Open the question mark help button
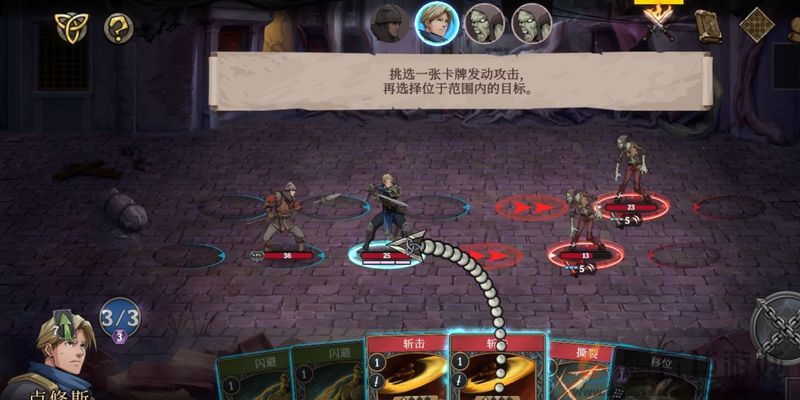The height and width of the screenshot is (400, 800). pyautogui.click(x=119, y=27)
